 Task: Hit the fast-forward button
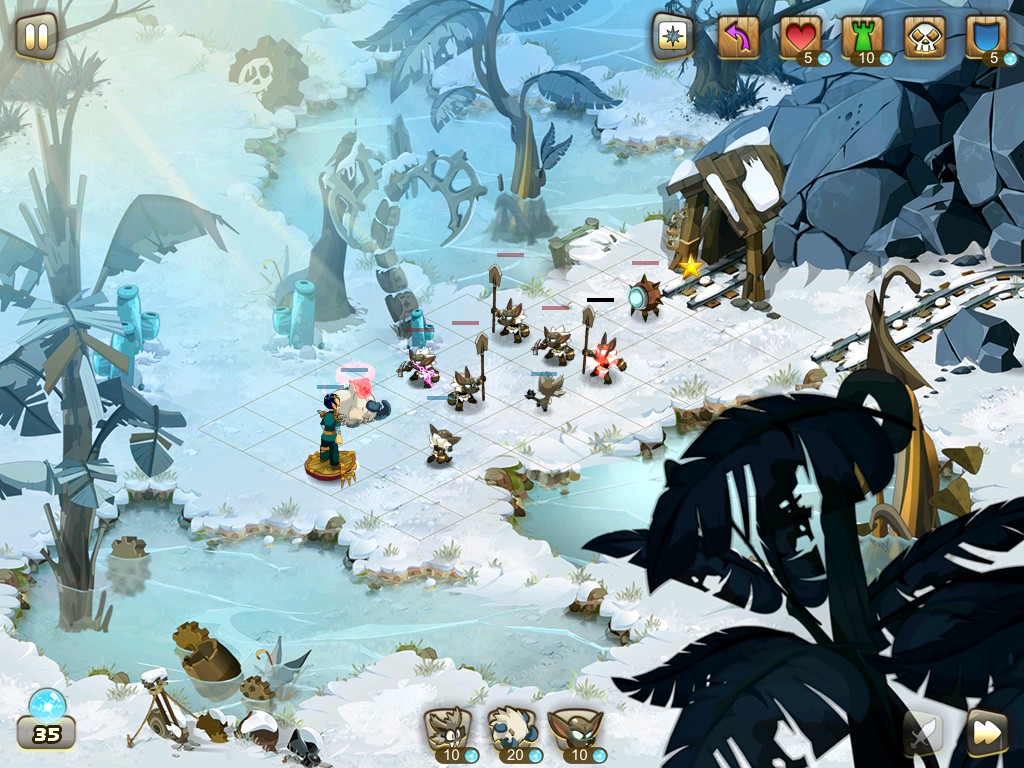tap(986, 733)
